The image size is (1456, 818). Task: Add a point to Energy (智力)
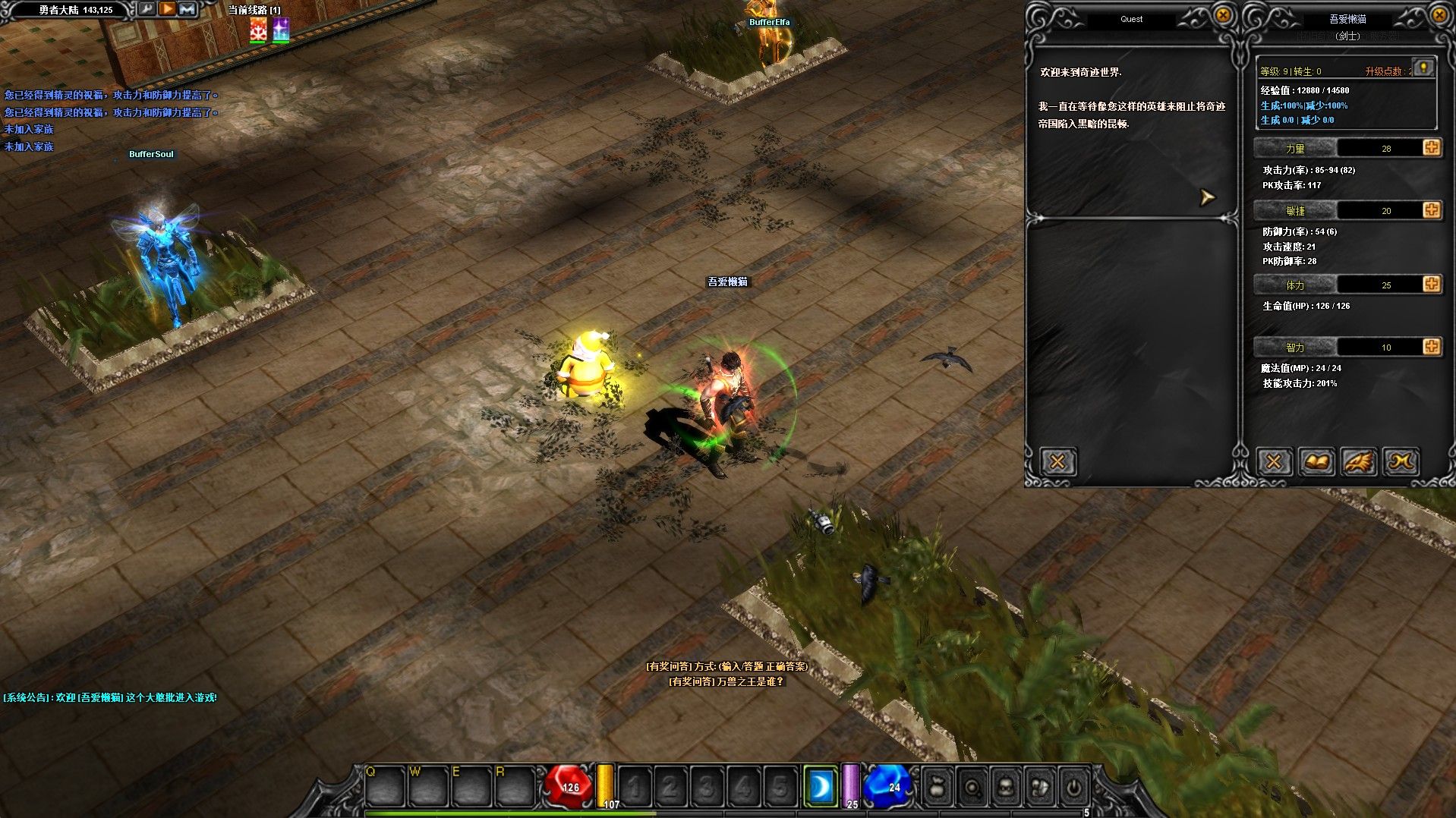(x=1432, y=346)
